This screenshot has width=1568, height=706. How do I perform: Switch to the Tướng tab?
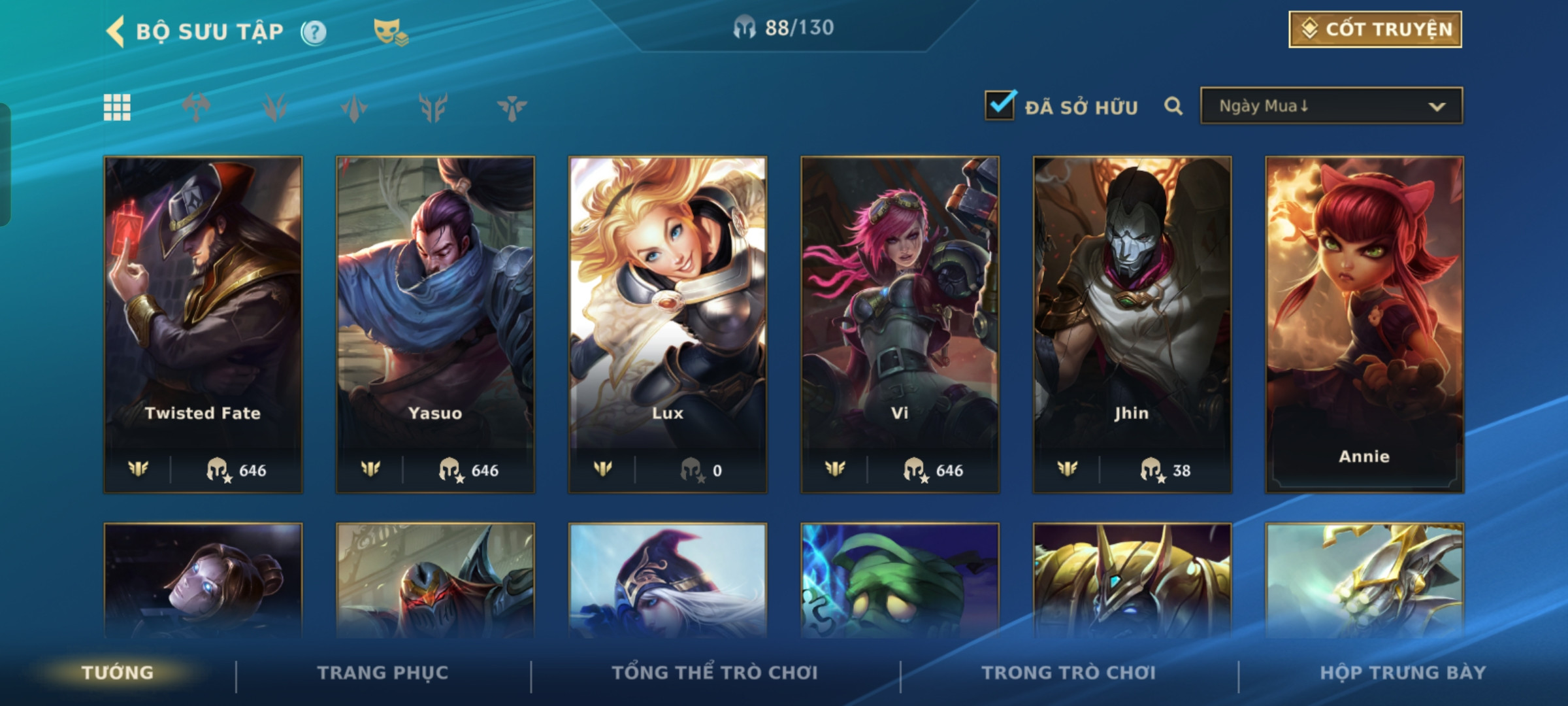[x=118, y=673]
